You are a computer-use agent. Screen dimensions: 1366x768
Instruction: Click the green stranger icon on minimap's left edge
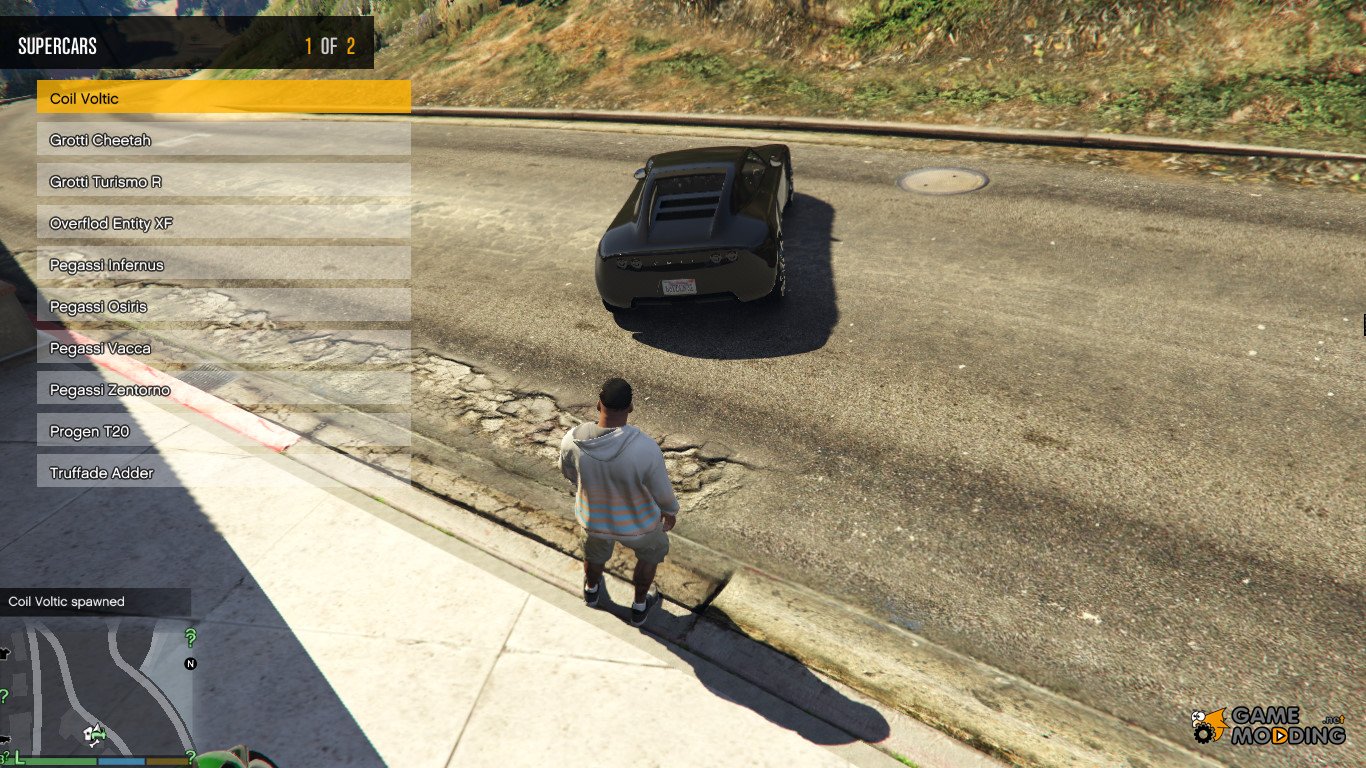[x=4, y=695]
